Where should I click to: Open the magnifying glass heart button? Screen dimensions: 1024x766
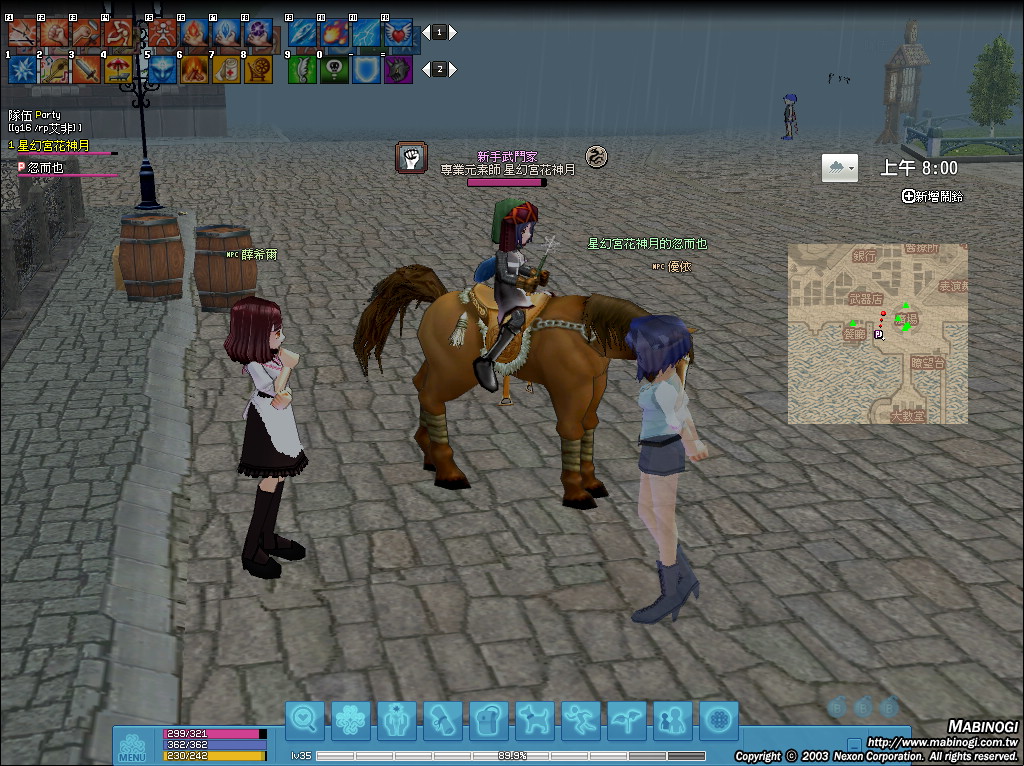tap(305, 720)
